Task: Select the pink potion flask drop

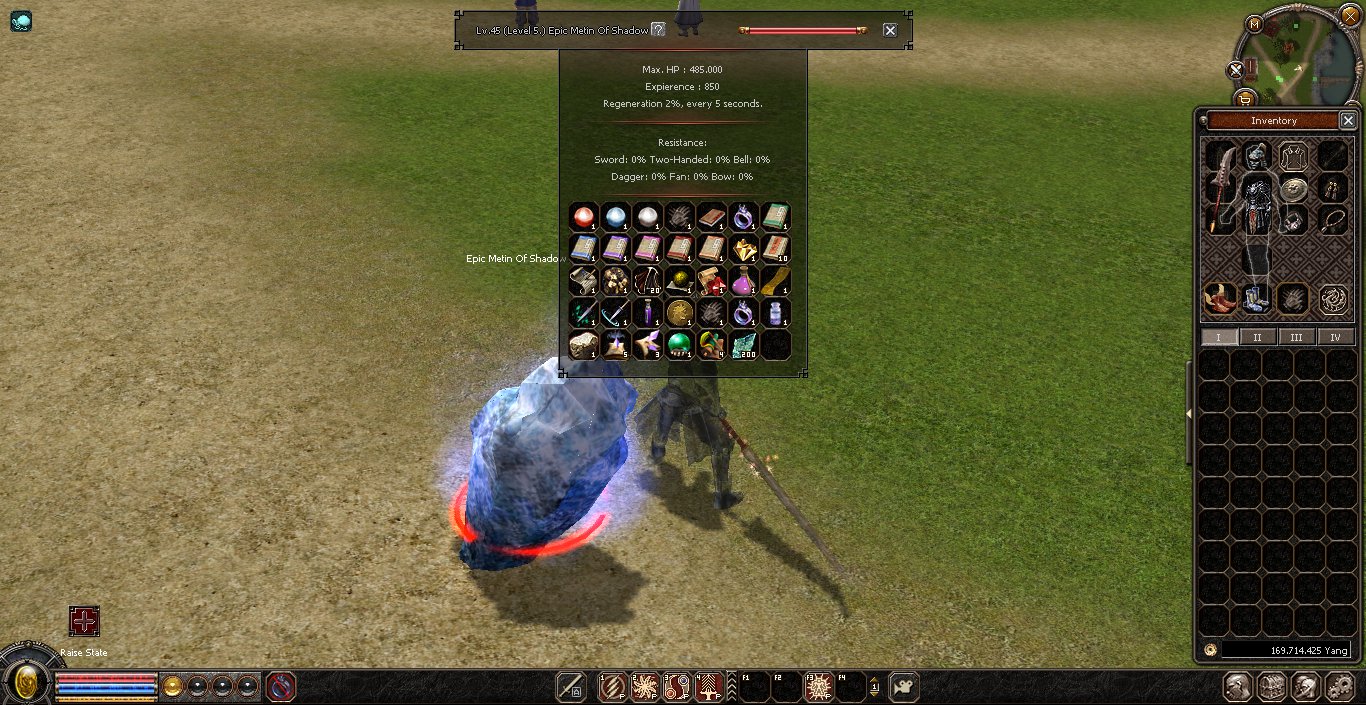Action: (x=743, y=281)
